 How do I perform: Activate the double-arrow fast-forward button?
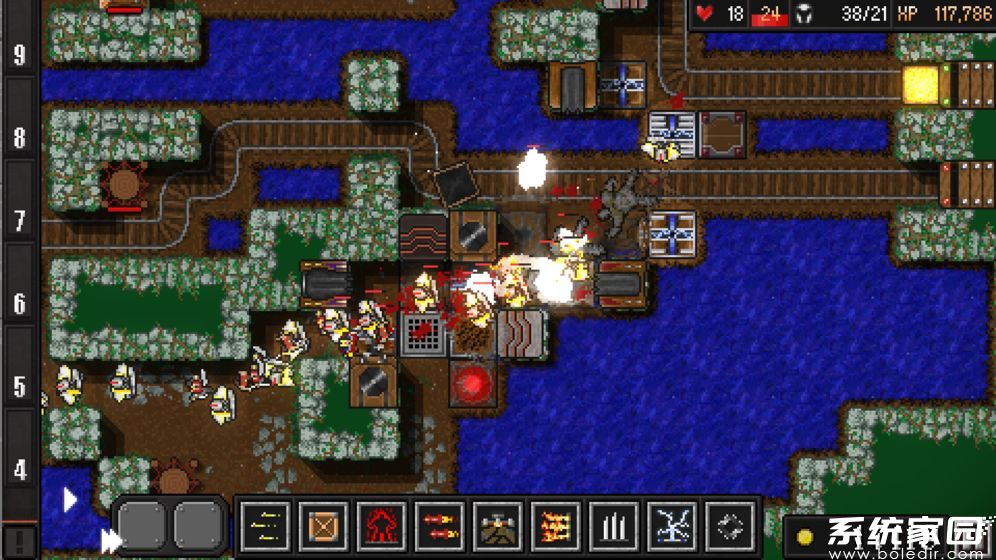108,540
